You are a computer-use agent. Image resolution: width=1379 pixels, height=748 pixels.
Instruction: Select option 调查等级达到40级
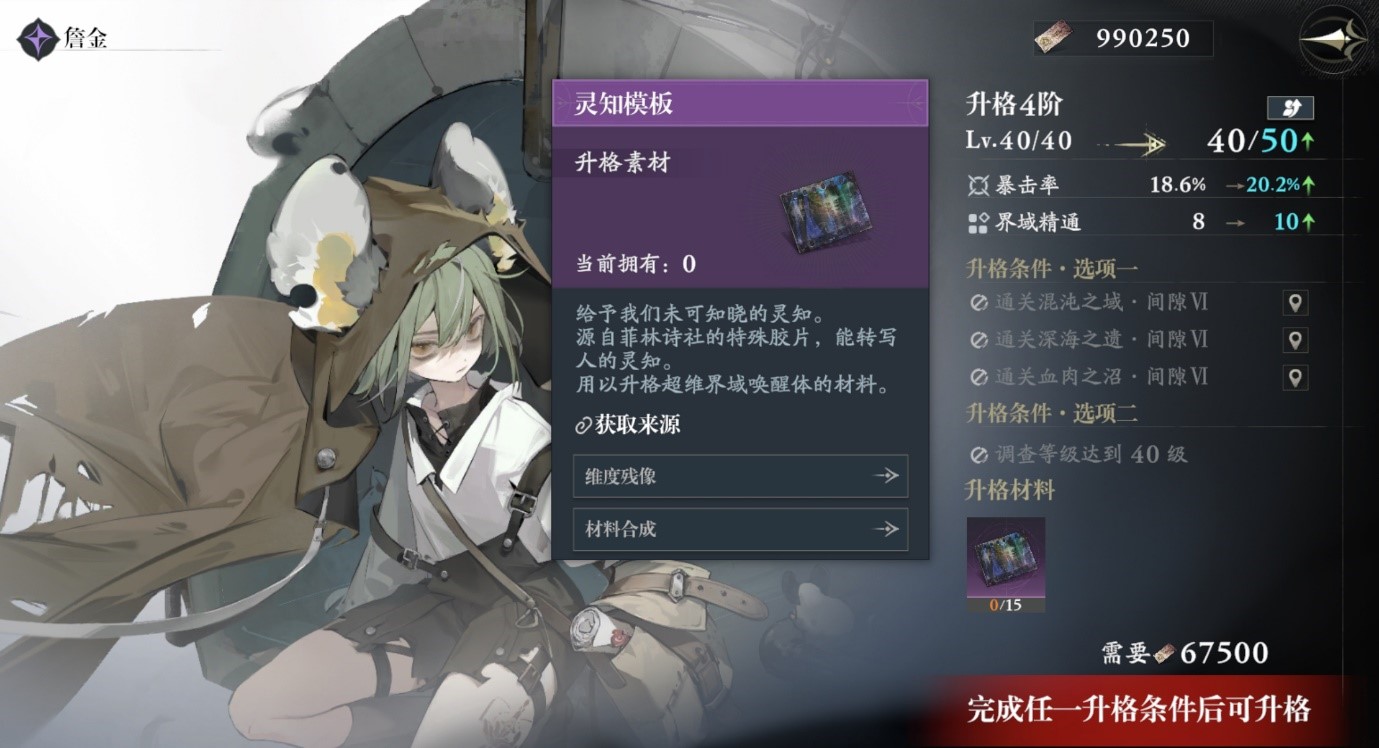click(x=1080, y=453)
